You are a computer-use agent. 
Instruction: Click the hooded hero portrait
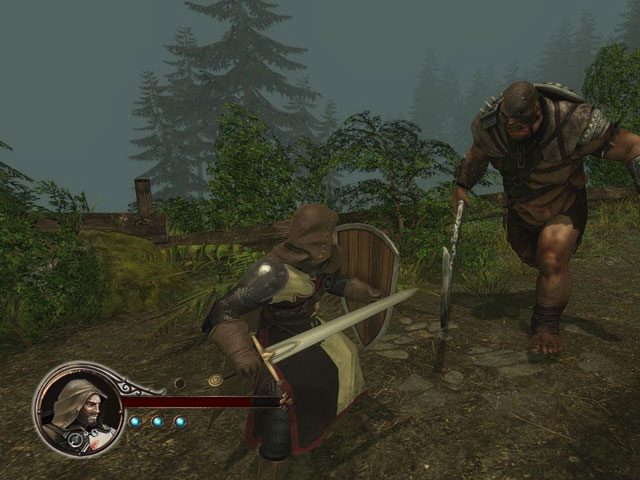(x=78, y=409)
